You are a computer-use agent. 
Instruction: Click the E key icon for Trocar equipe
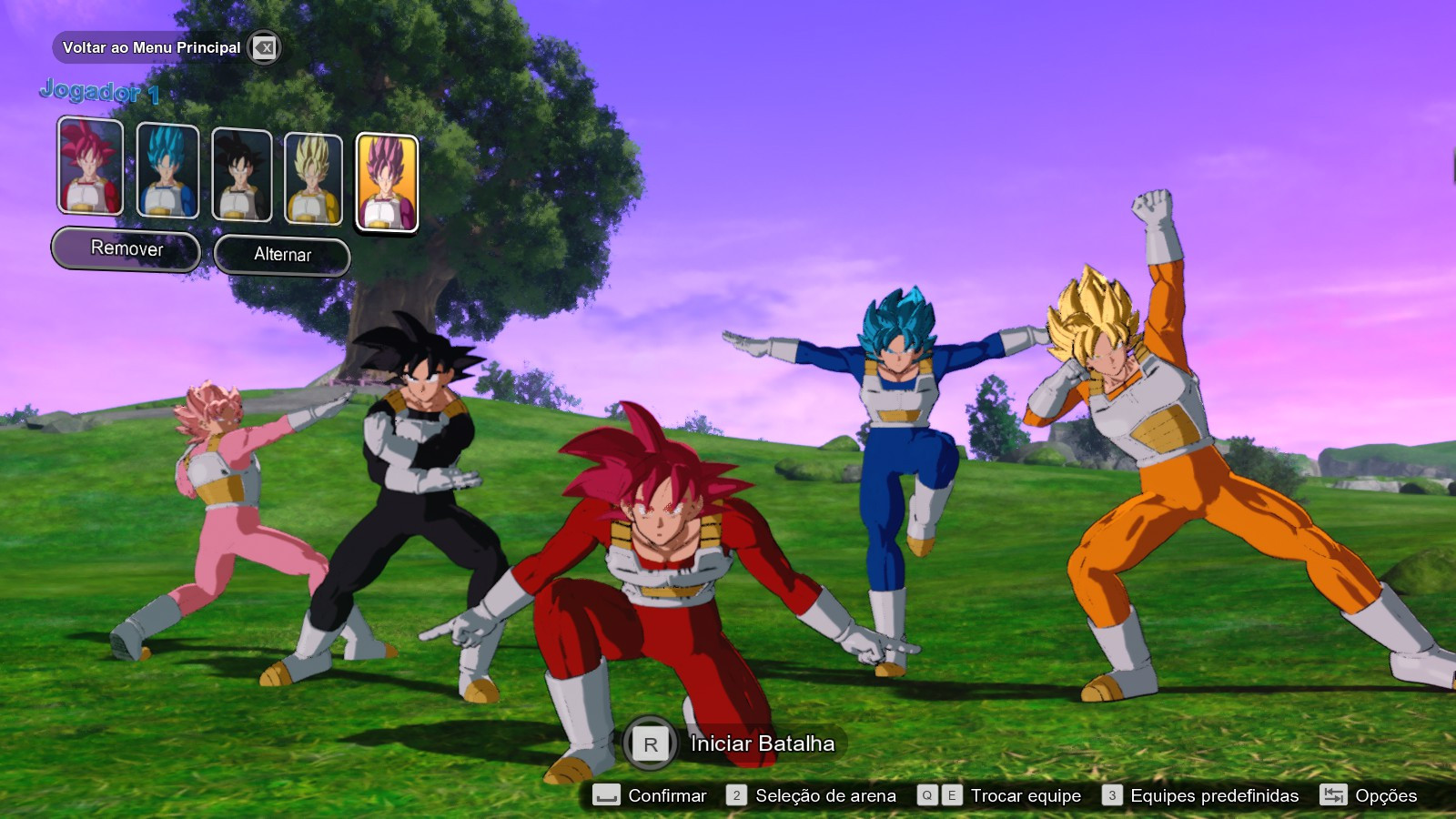pos(951,795)
